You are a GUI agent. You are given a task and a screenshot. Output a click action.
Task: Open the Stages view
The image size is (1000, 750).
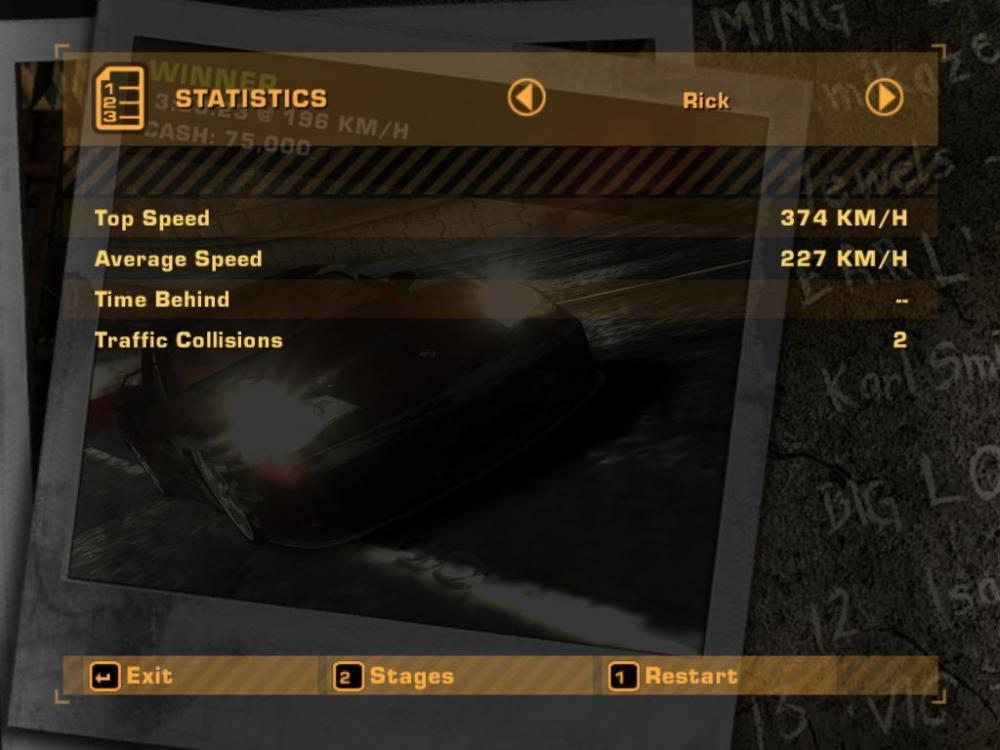(395, 677)
